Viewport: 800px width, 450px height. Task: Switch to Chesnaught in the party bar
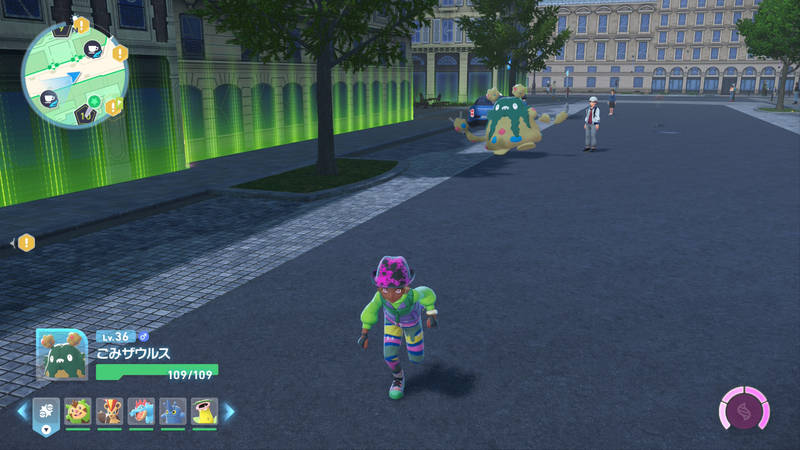[x=78, y=411]
